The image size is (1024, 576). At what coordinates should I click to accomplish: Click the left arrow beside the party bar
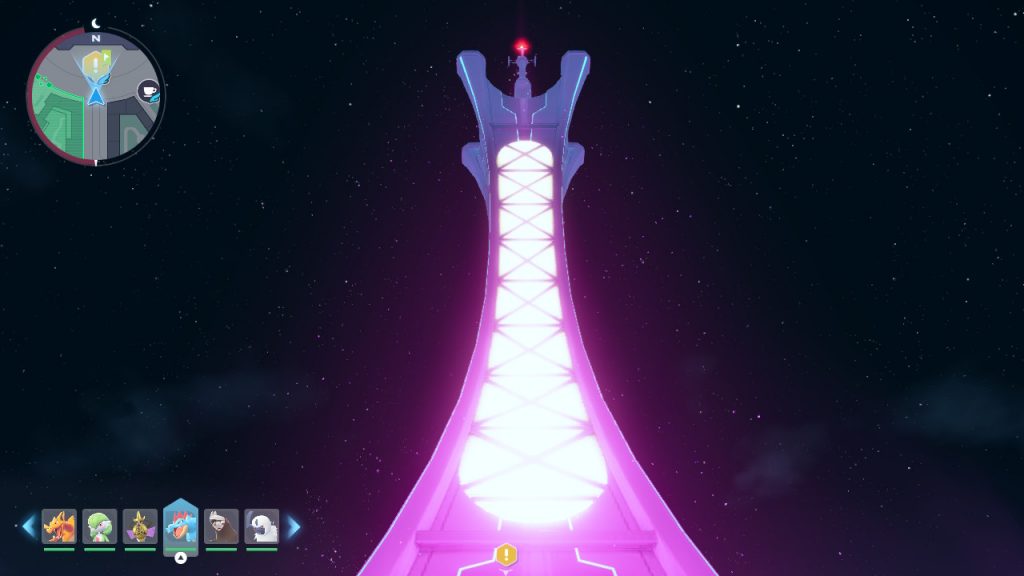28,526
